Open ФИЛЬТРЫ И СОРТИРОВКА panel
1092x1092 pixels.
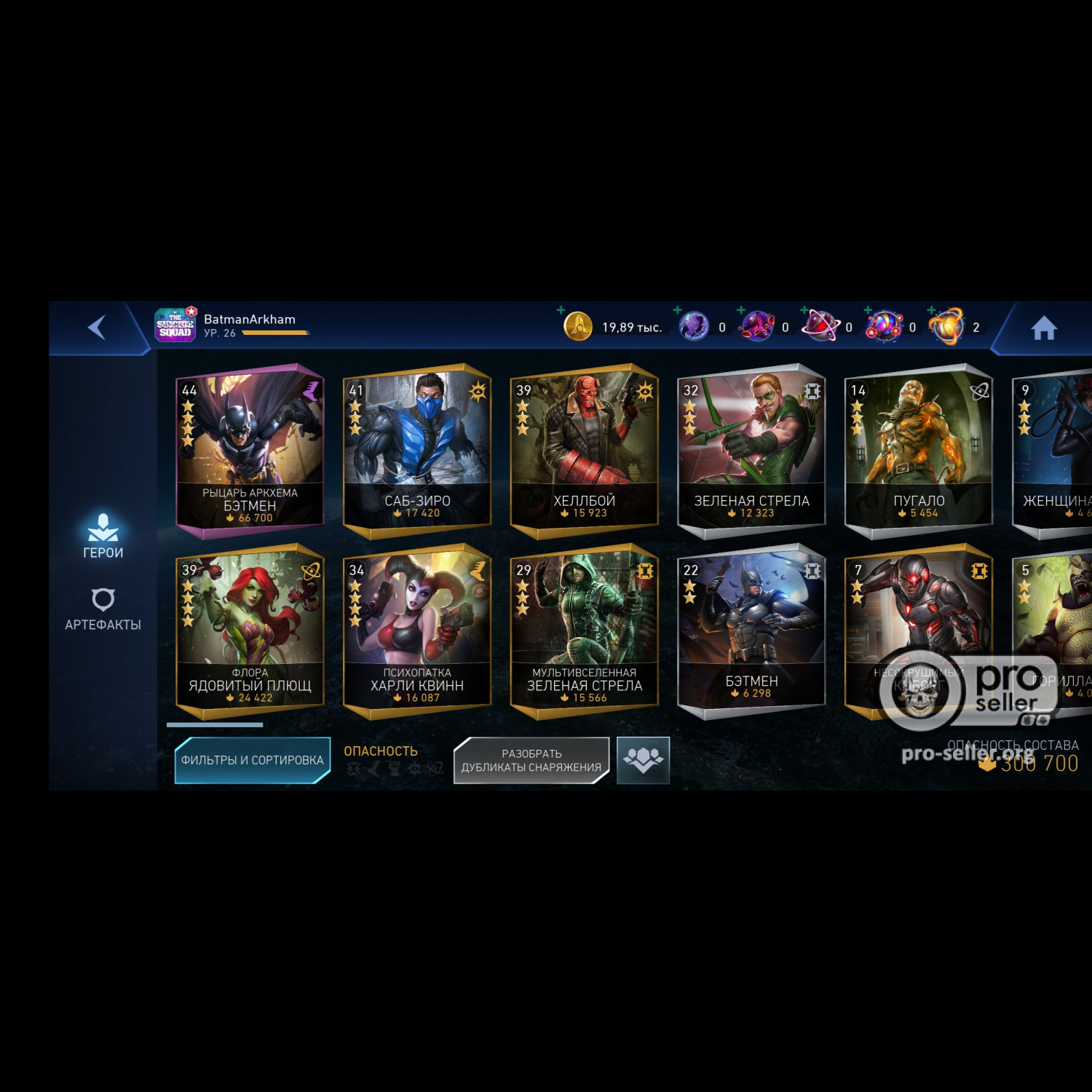click(251, 759)
